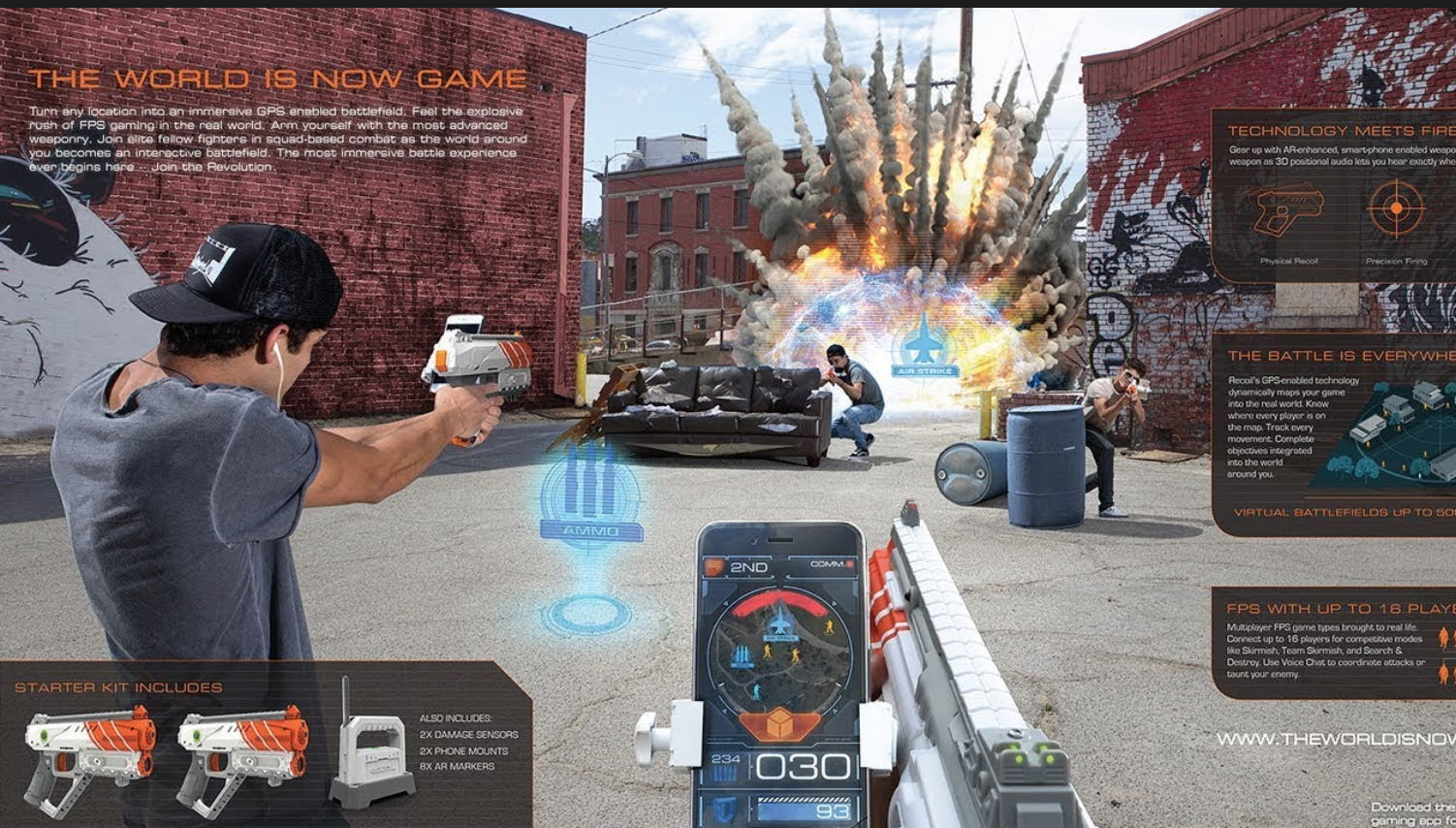Tap the blue armor shield icon

coord(724,808)
